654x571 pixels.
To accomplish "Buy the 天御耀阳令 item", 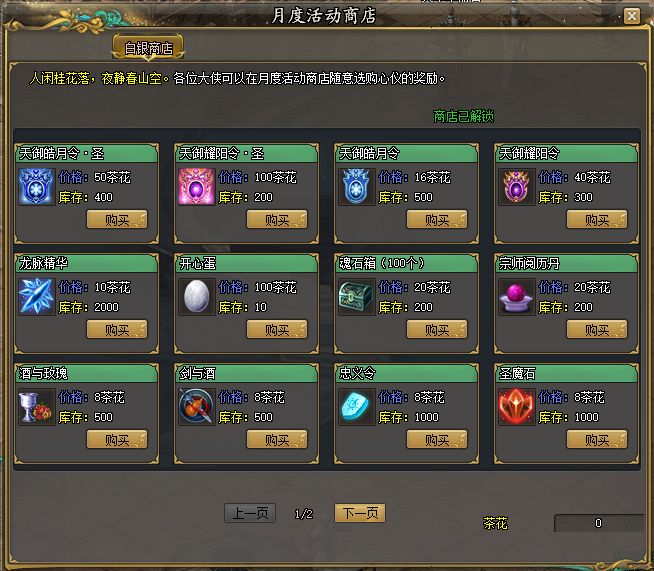I will click(x=597, y=219).
